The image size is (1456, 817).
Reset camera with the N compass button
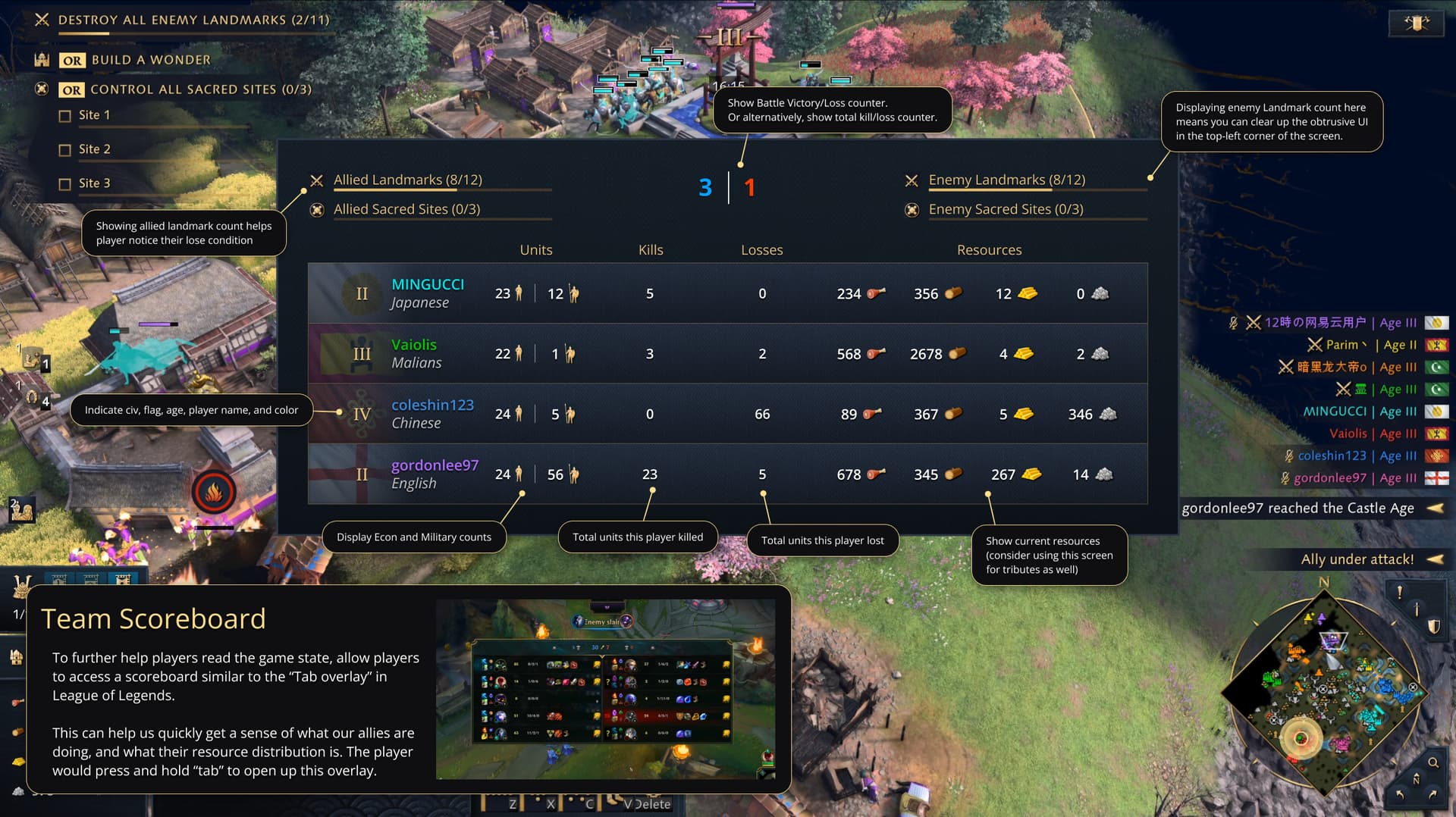coord(1416,779)
